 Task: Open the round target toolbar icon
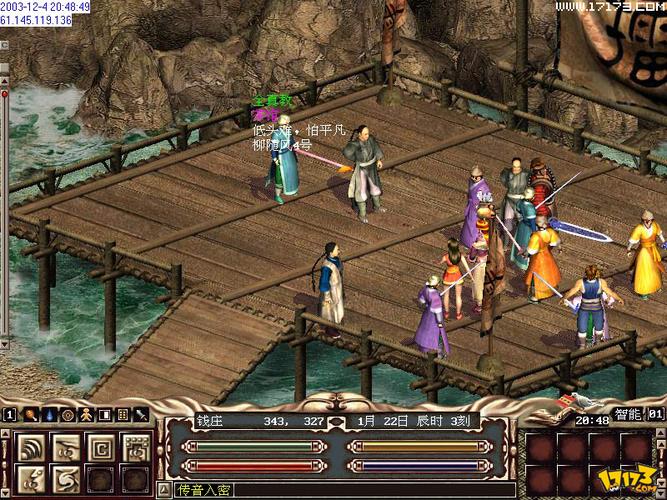(68, 414)
